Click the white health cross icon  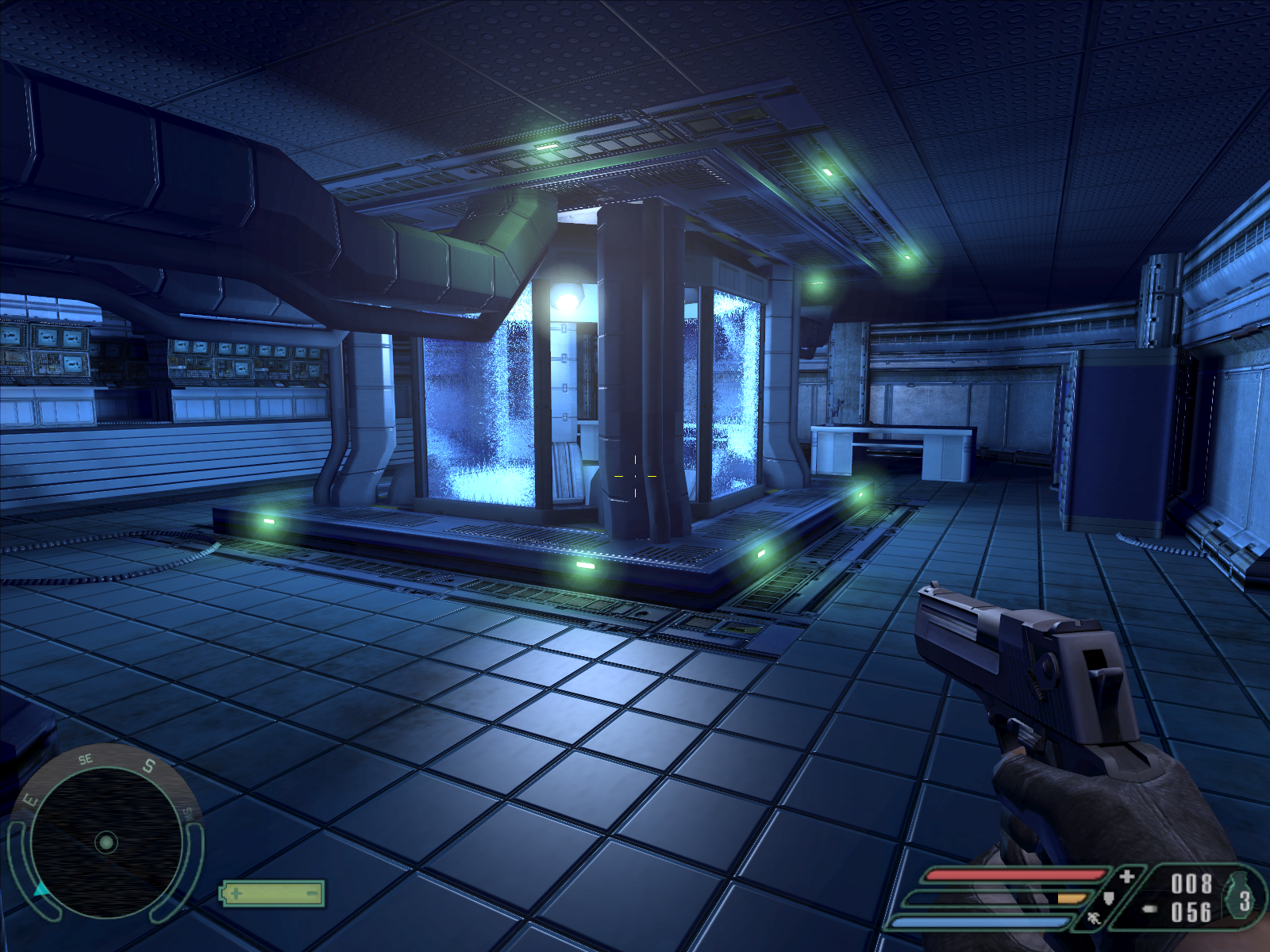pyautogui.click(x=1126, y=876)
